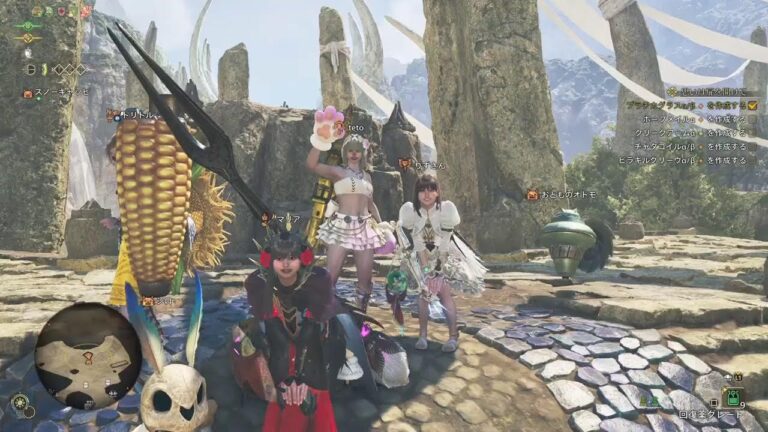The height and width of the screenshot is (432, 768).
Task: Click the party member entry under the gauges
Action: pos(56,91)
